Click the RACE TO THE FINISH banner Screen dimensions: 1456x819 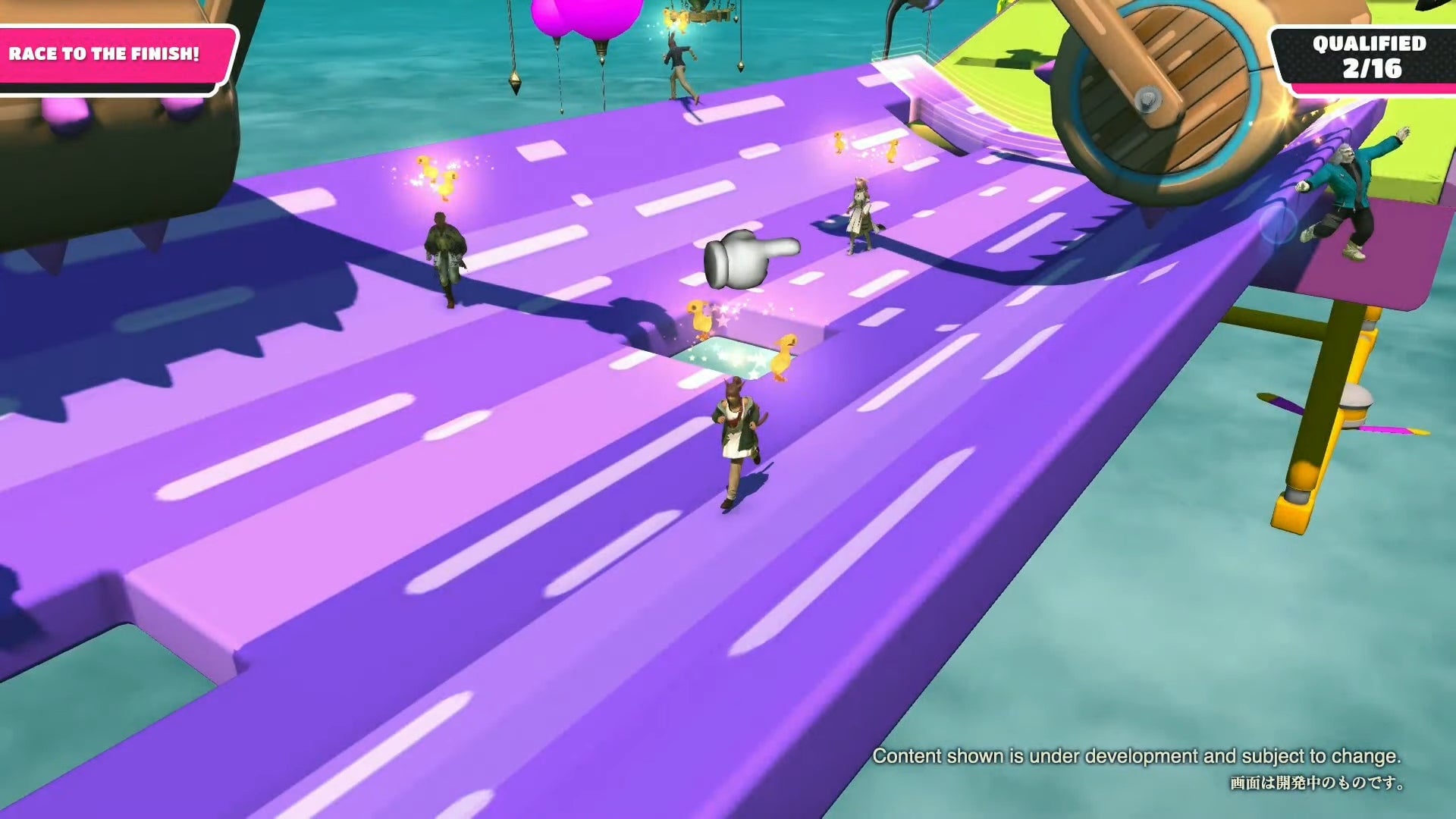point(104,53)
